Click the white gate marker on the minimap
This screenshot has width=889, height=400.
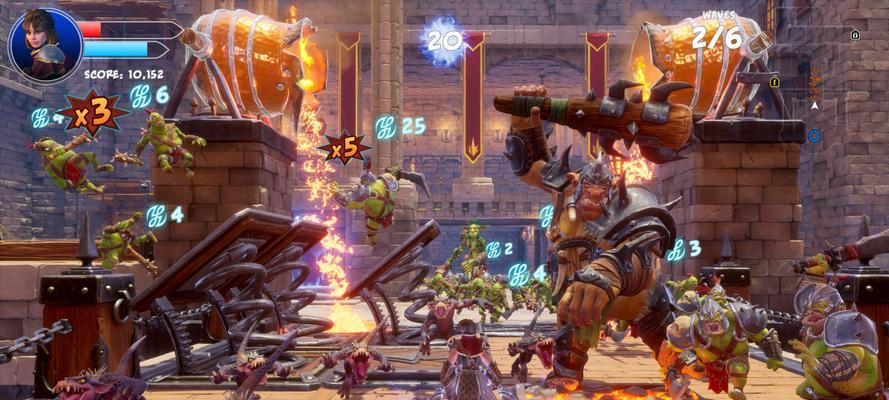click(855, 35)
